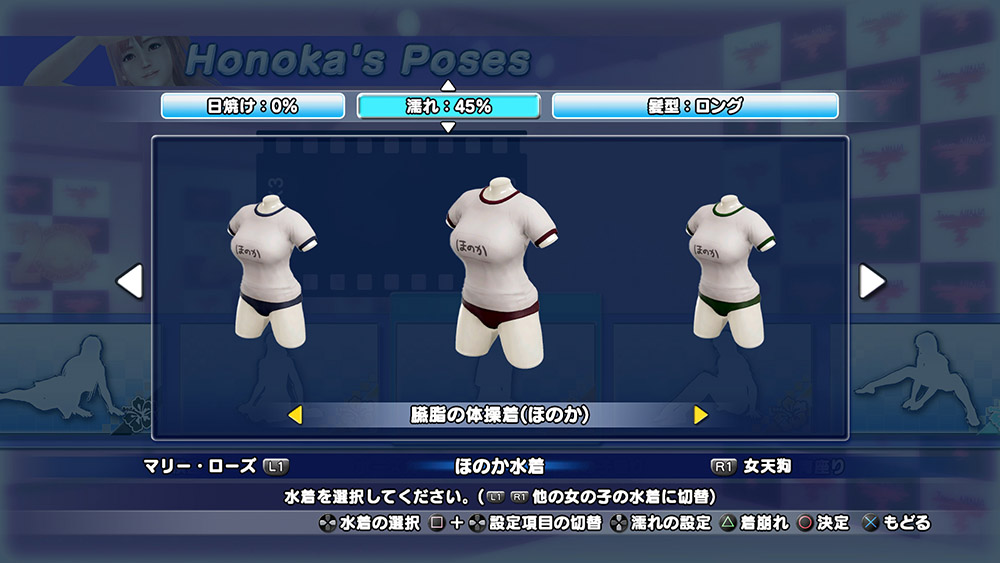This screenshot has height=563, width=1000.
Task: Decrease wetness with the down arrow
Action: click(x=448, y=127)
